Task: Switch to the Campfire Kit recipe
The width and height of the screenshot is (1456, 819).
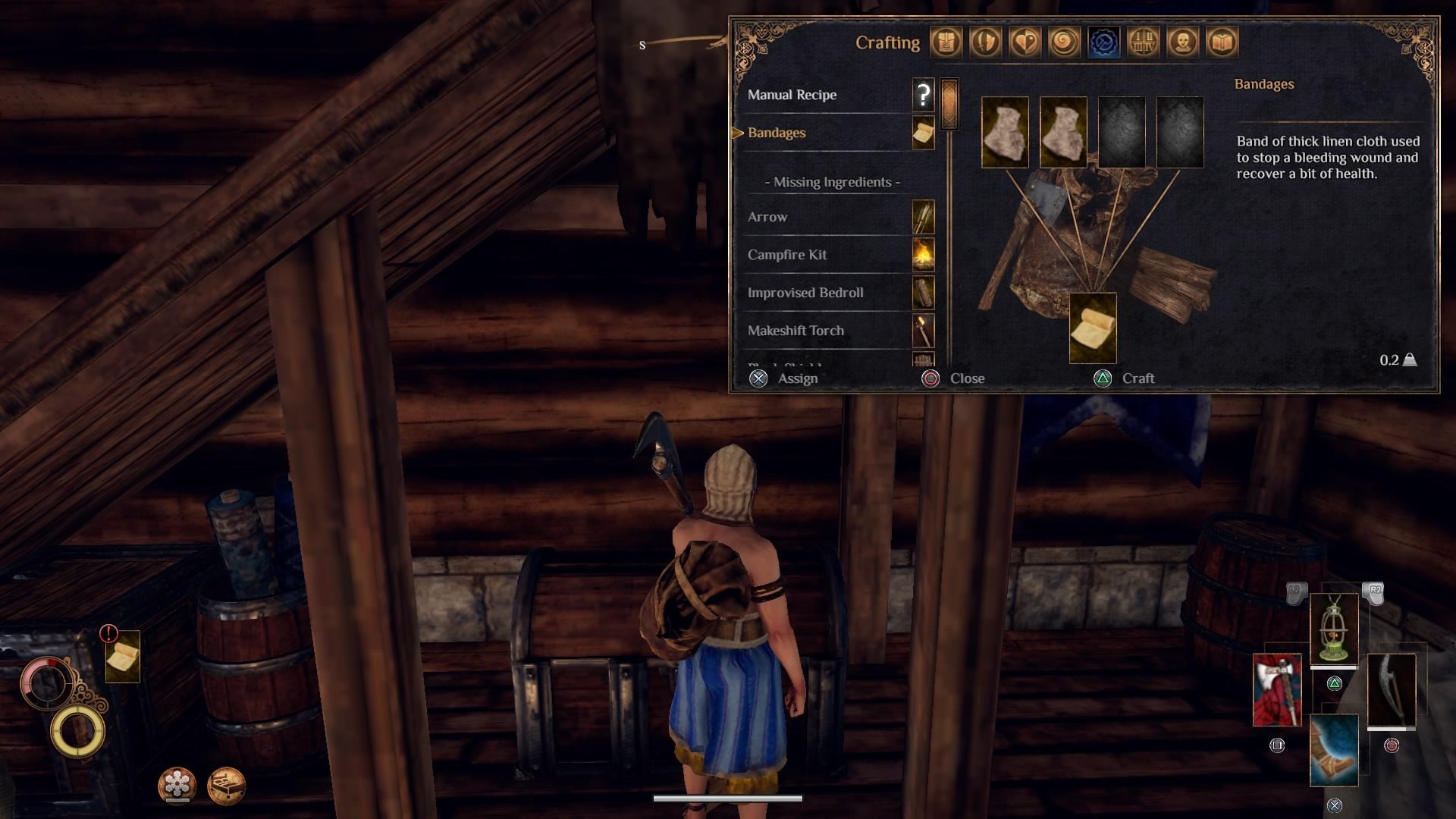Action: coord(788,255)
